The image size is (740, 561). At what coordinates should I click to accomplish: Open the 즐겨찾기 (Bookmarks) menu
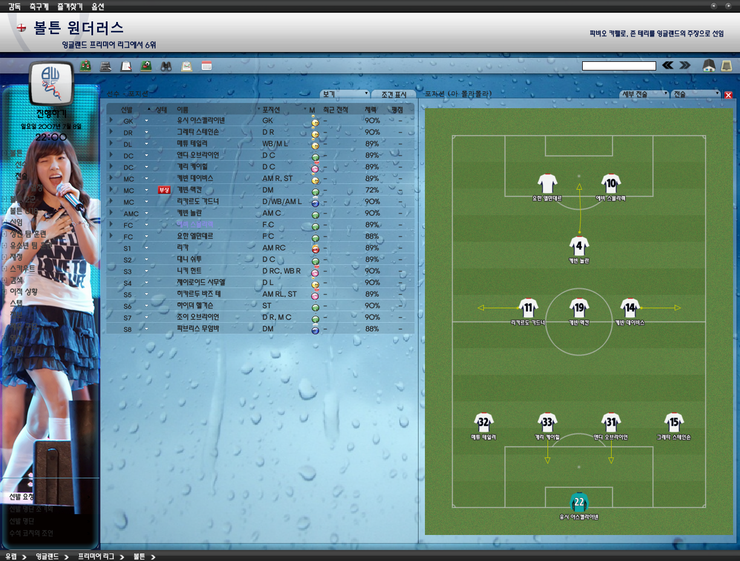coord(71,6)
